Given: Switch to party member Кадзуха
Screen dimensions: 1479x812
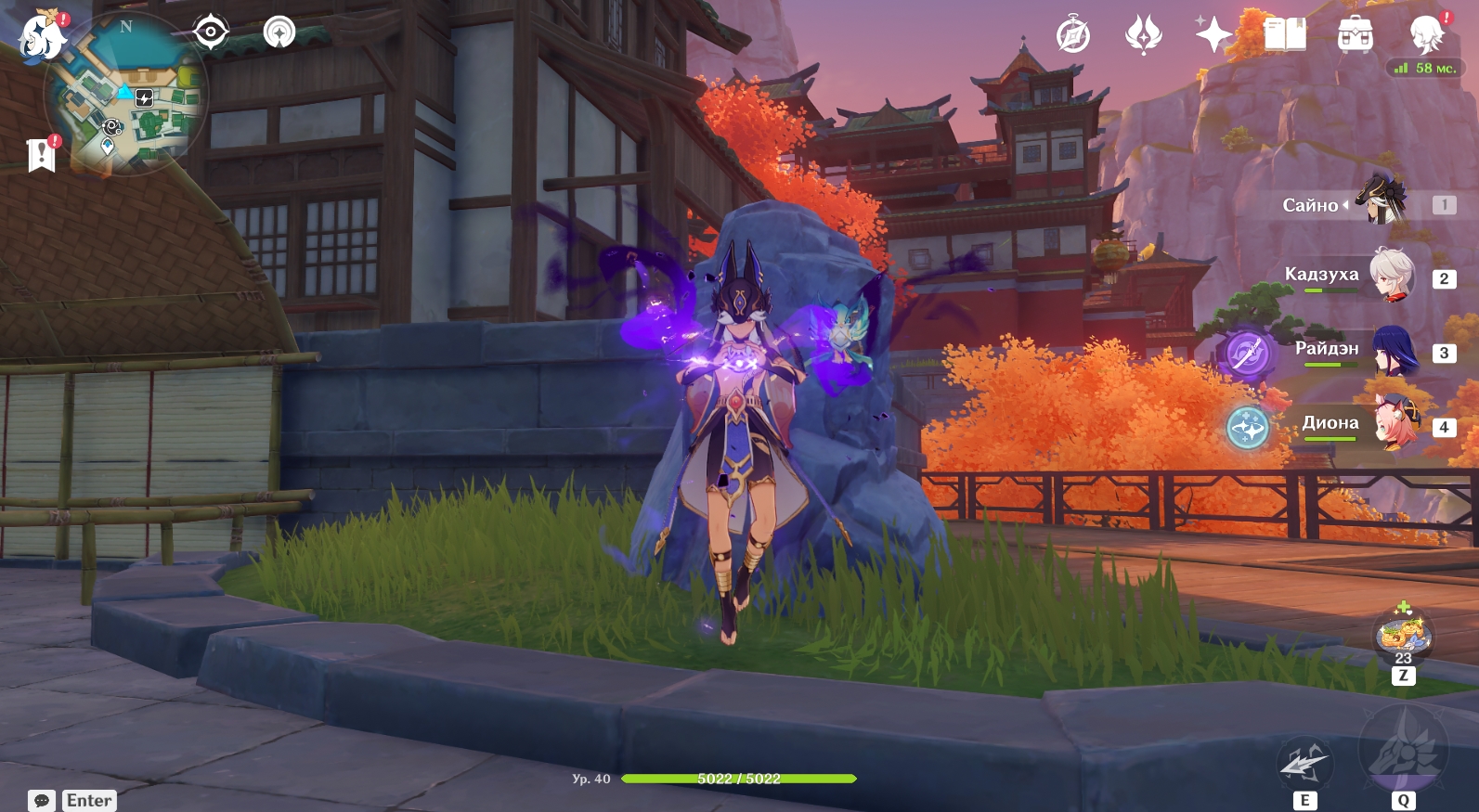Looking at the screenshot, I should pyautogui.click(x=1391, y=276).
